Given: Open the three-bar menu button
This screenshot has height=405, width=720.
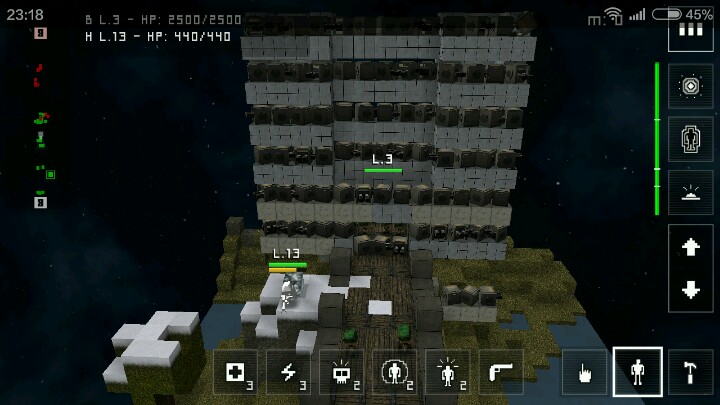Looking at the screenshot, I should tap(691, 30).
